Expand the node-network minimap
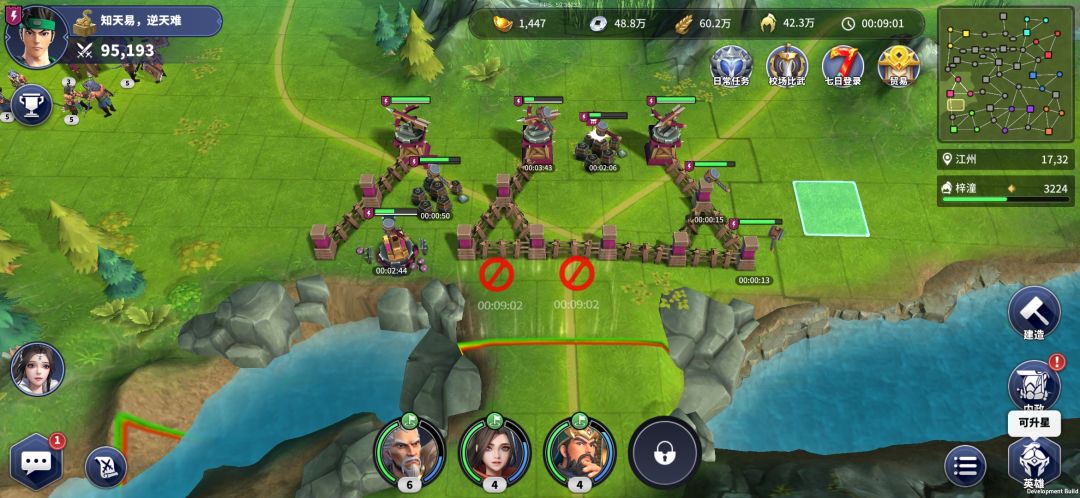 coord(1005,75)
